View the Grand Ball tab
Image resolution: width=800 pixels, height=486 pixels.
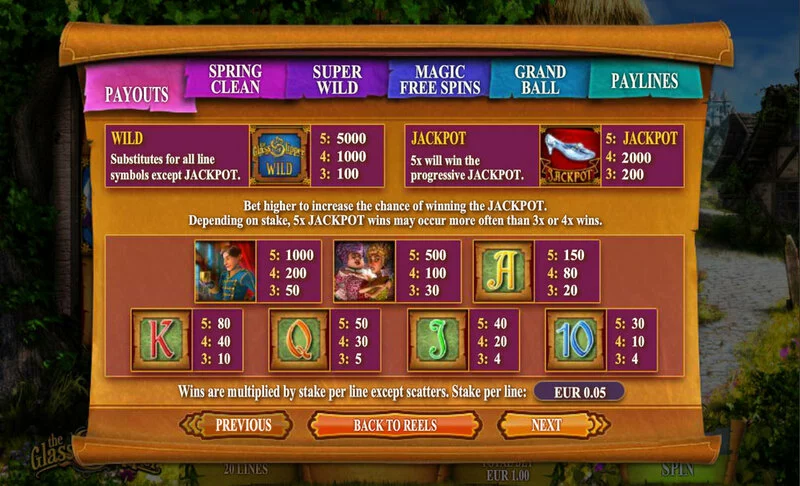(x=540, y=79)
